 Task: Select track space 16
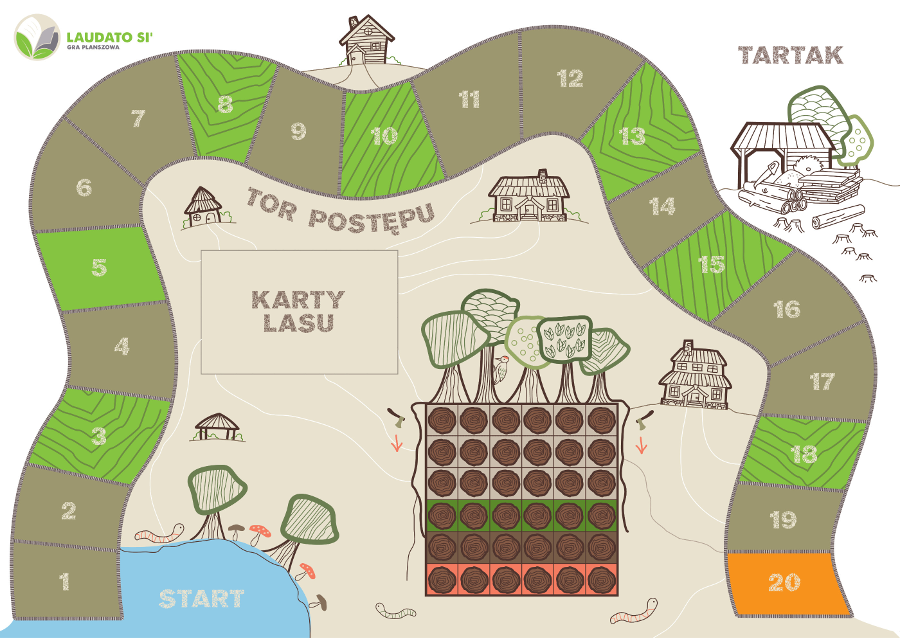coord(787,309)
